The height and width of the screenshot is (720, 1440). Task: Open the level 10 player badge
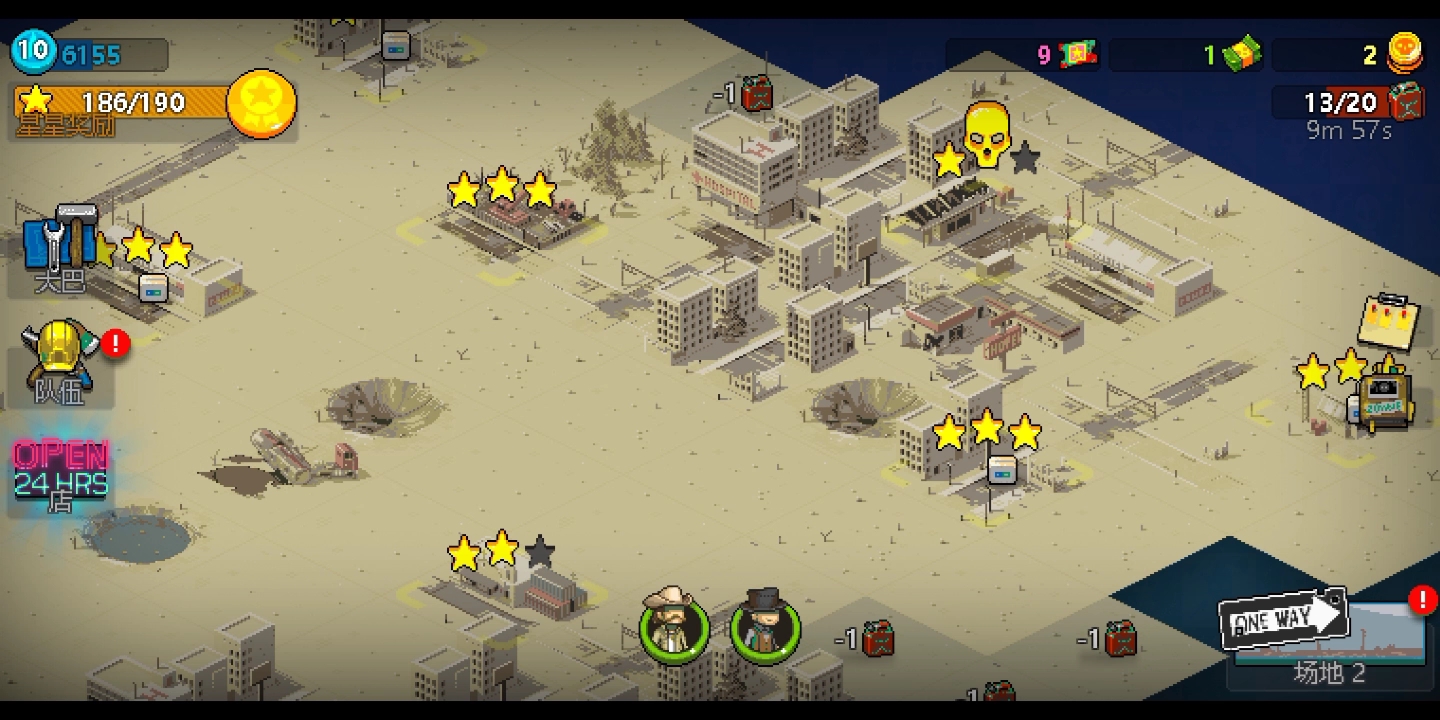[32, 51]
